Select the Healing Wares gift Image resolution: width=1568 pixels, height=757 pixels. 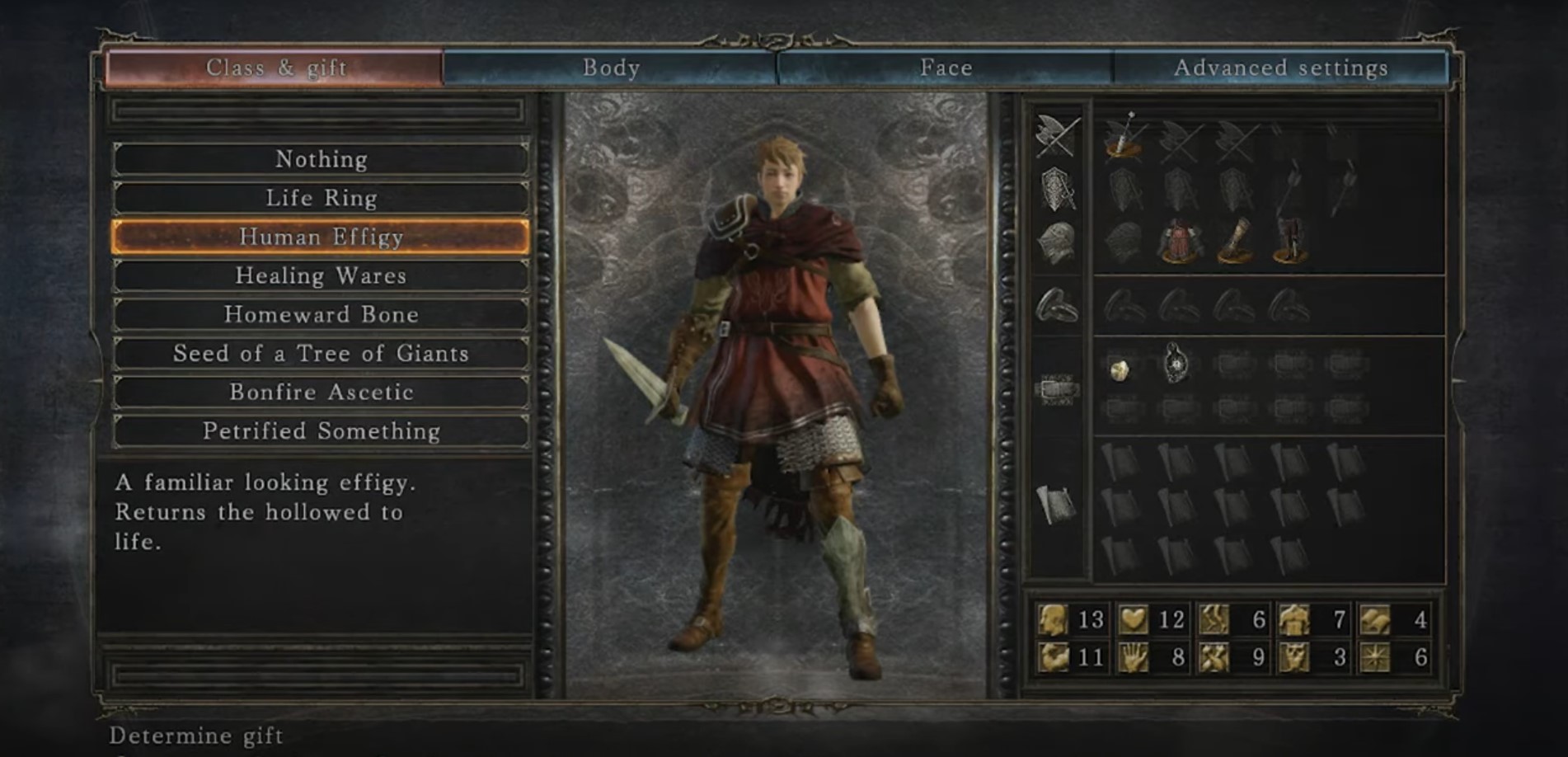pos(321,275)
